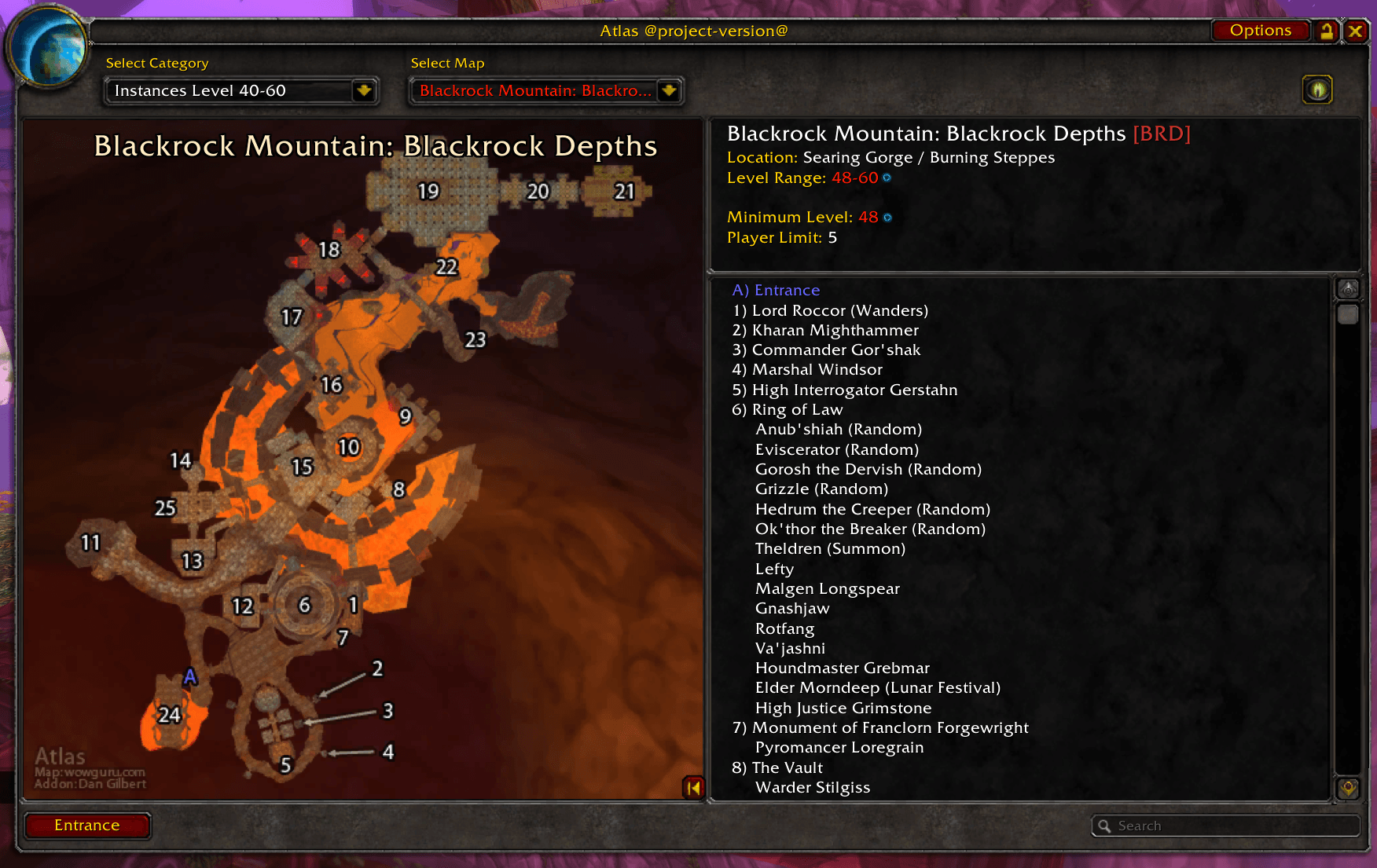Choose the Ring of Law entry
The height and width of the screenshot is (868, 1377).
pyautogui.click(x=788, y=409)
